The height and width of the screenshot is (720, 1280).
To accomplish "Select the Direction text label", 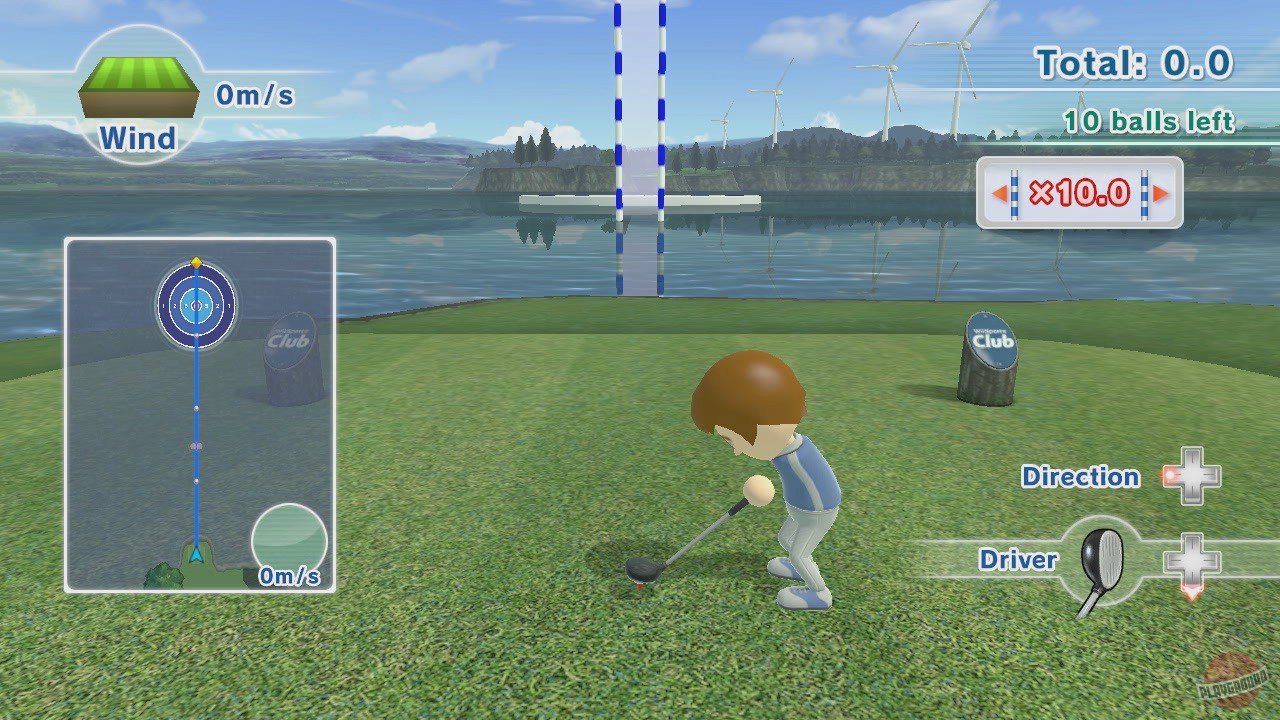I will [1081, 478].
